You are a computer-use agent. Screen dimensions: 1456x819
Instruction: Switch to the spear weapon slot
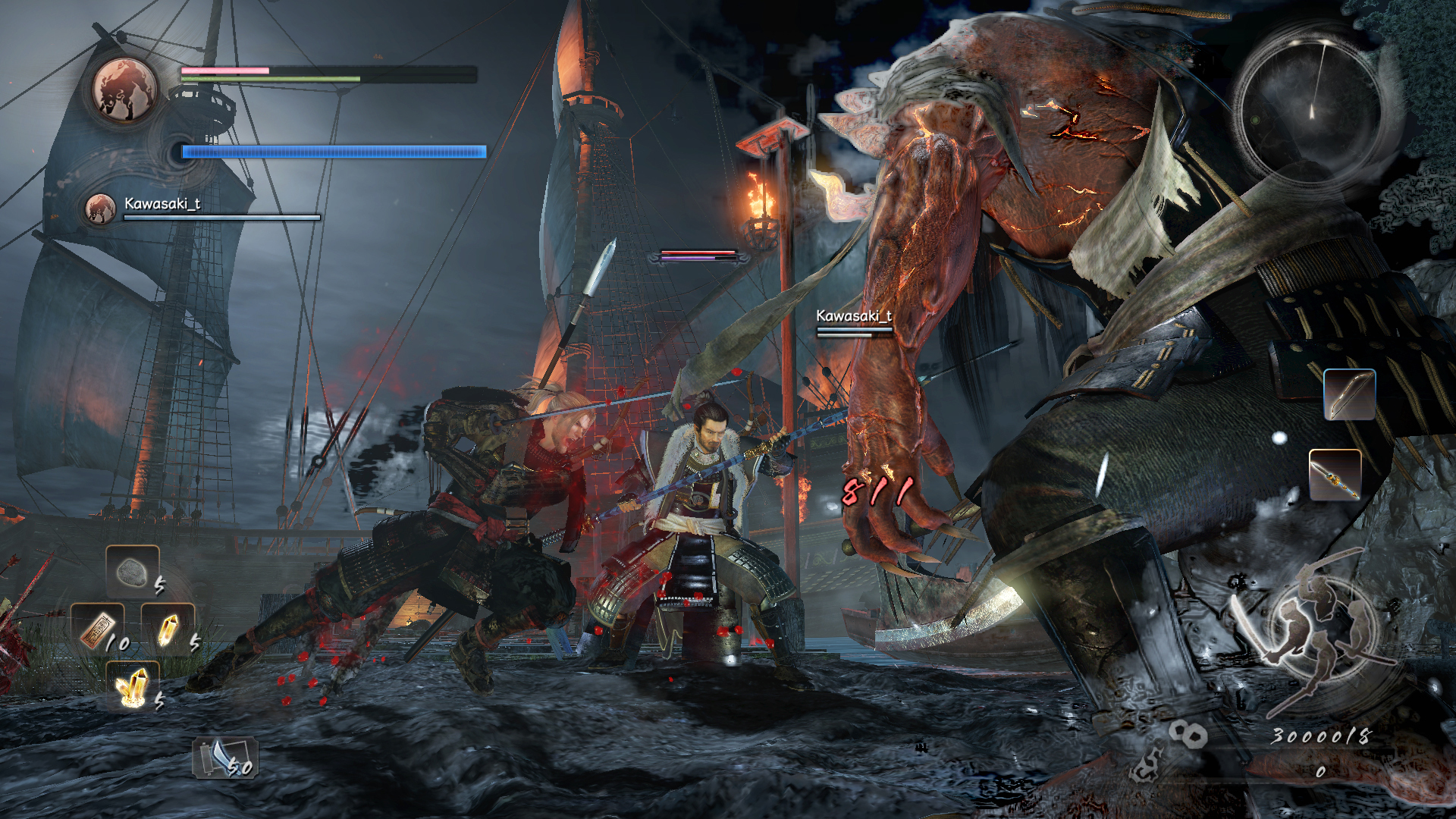[1335, 475]
